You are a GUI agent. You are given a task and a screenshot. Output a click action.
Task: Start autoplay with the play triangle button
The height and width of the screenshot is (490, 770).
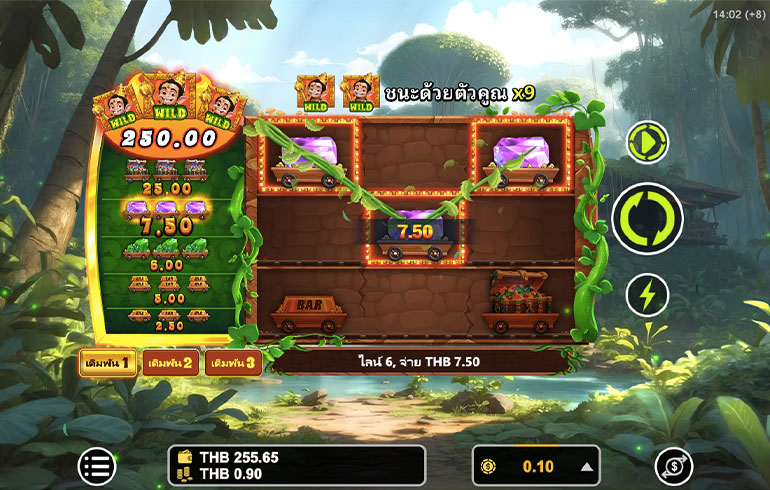tap(647, 143)
